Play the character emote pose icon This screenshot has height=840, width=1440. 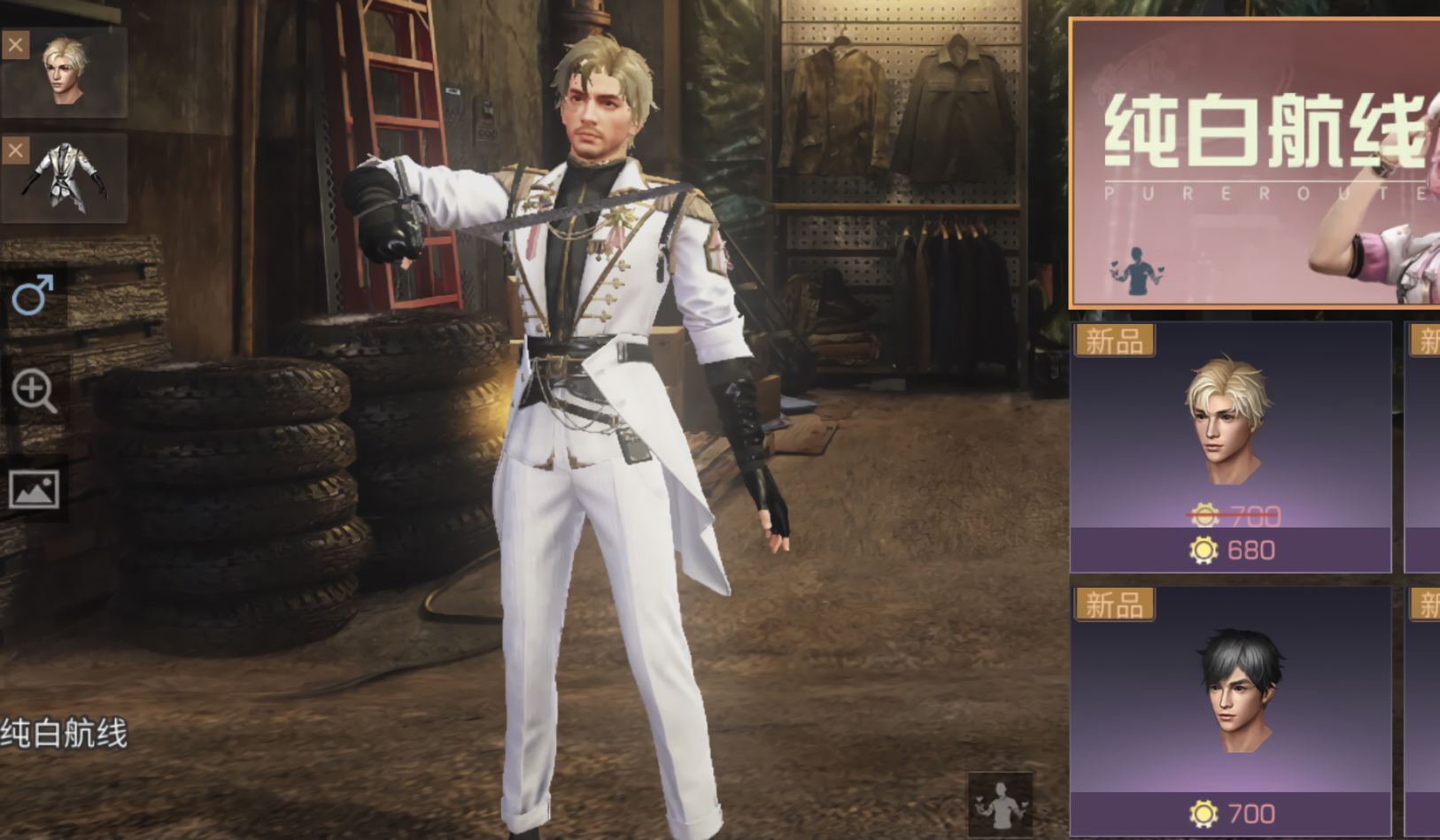[1000, 805]
